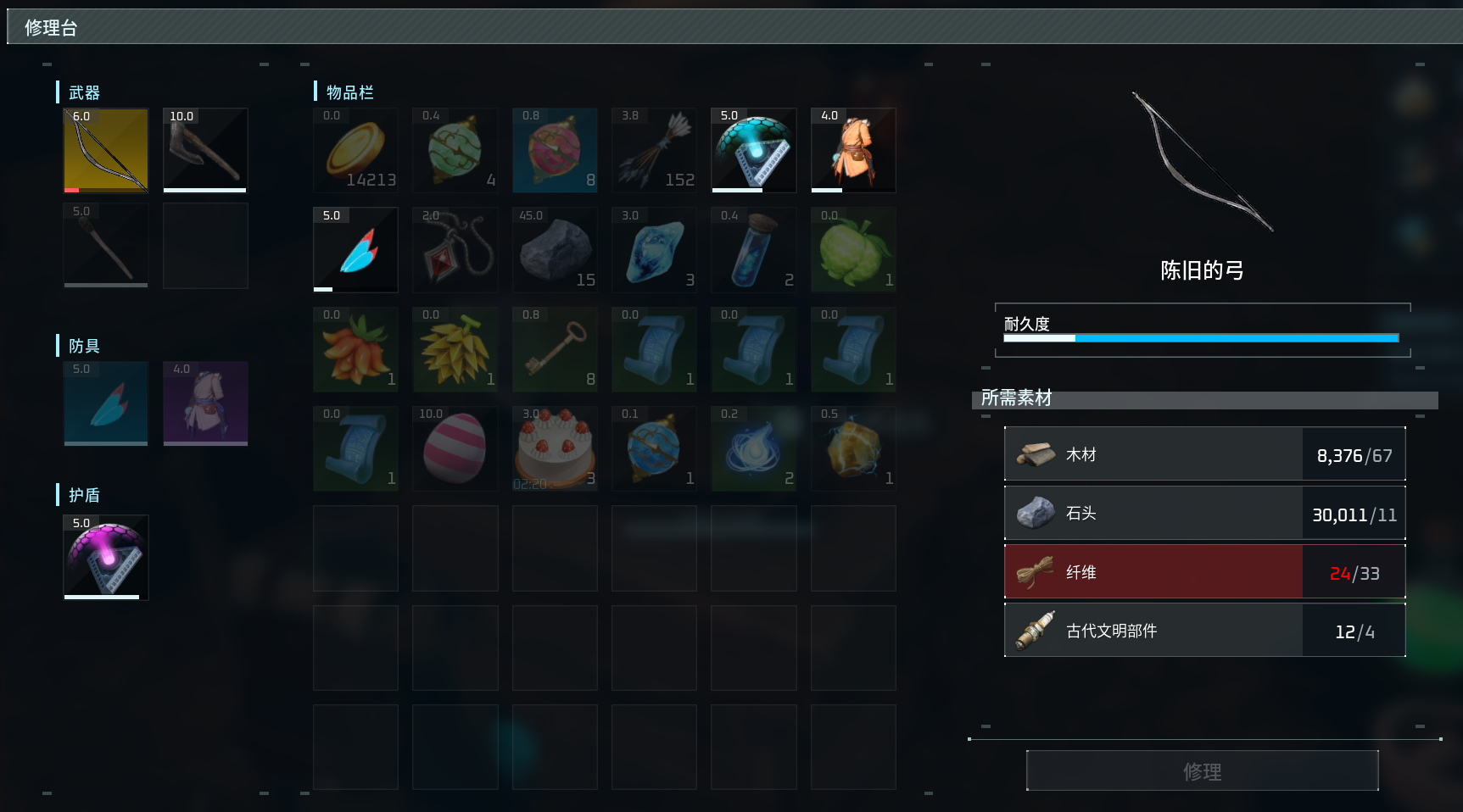Select the old bow weapon slot
This screenshot has height=812, width=1463.
(x=106, y=150)
